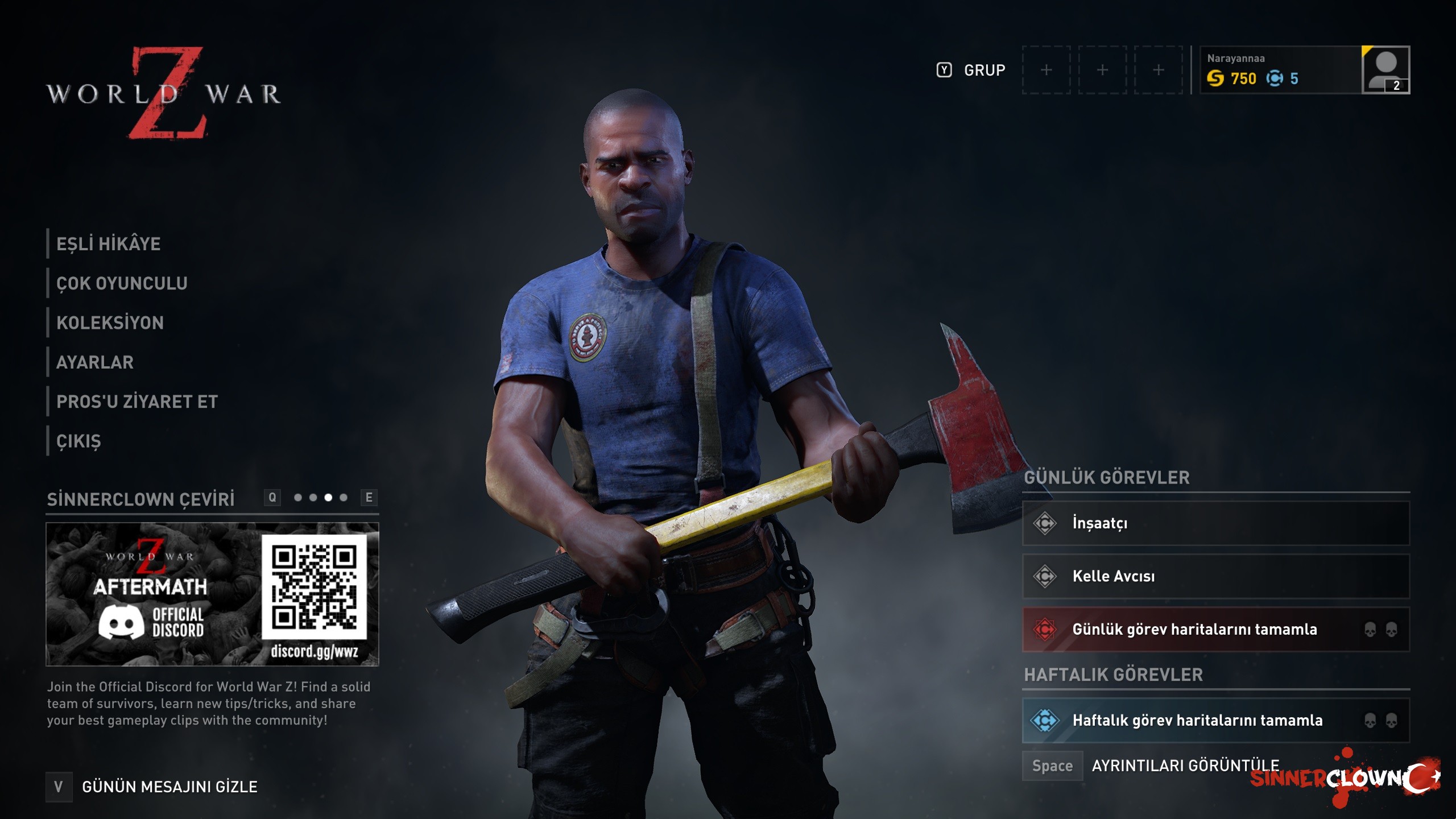This screenshot has width=1456, height=819.
Task: Open Haftalık görev haritalarını tamamla mission
Action: coord(1215,721)
